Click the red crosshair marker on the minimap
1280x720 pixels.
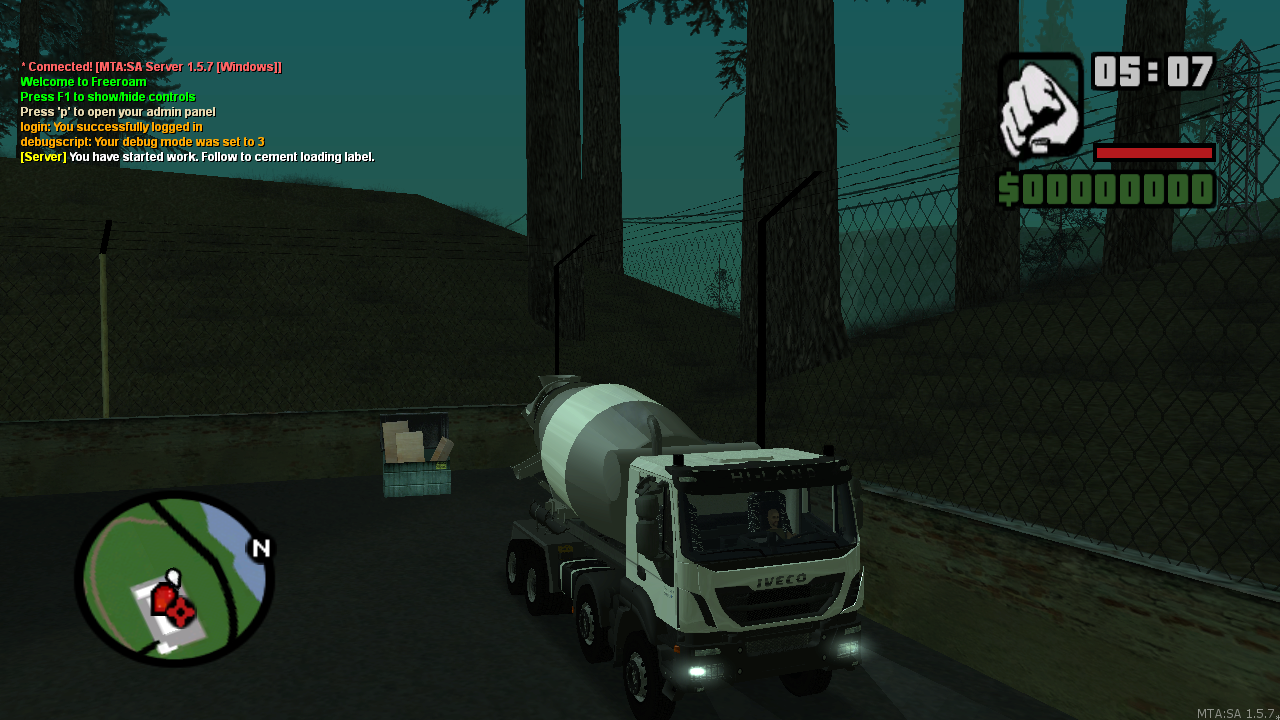(x=180, y=611)
